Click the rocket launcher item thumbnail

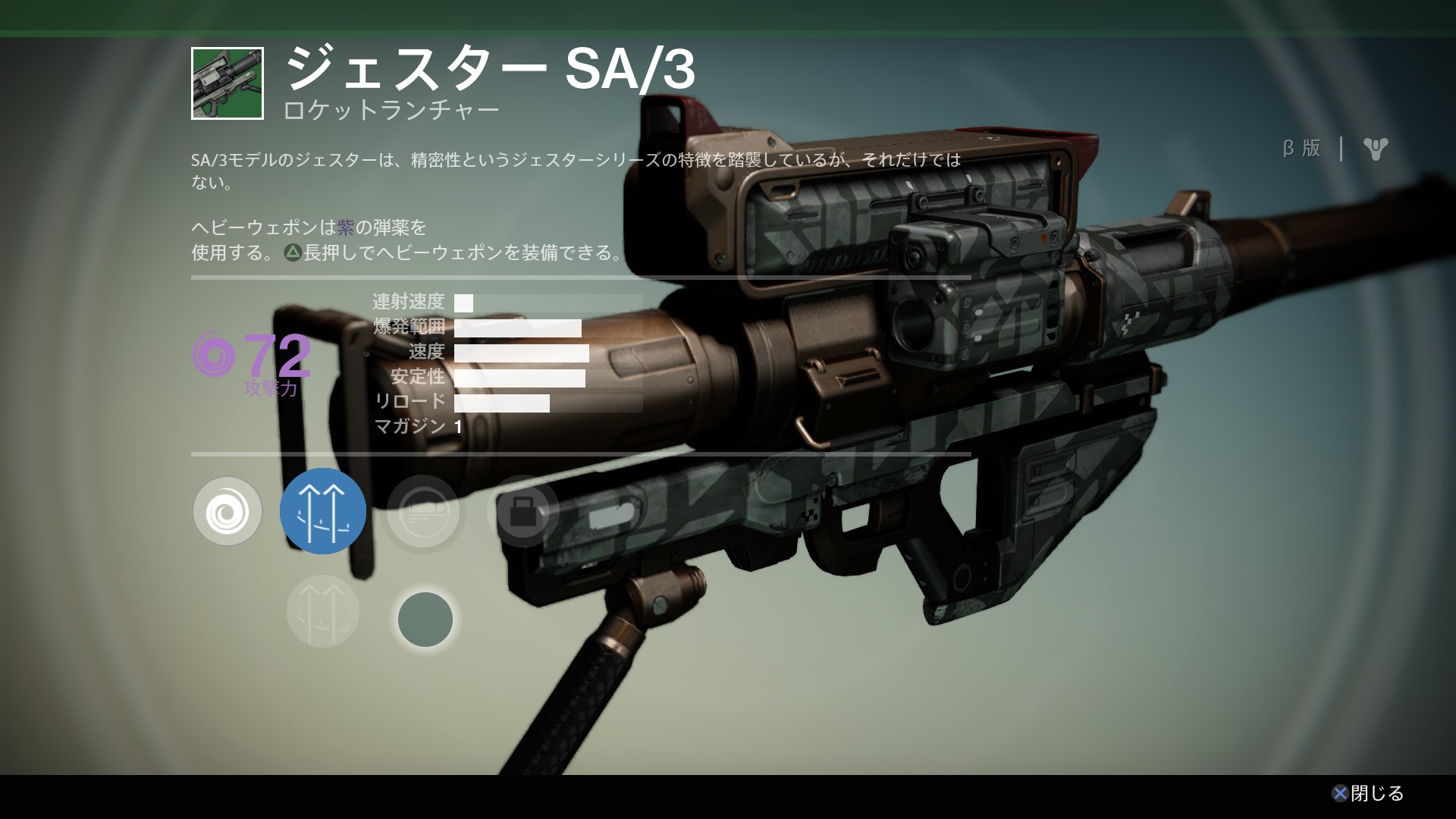227,83
